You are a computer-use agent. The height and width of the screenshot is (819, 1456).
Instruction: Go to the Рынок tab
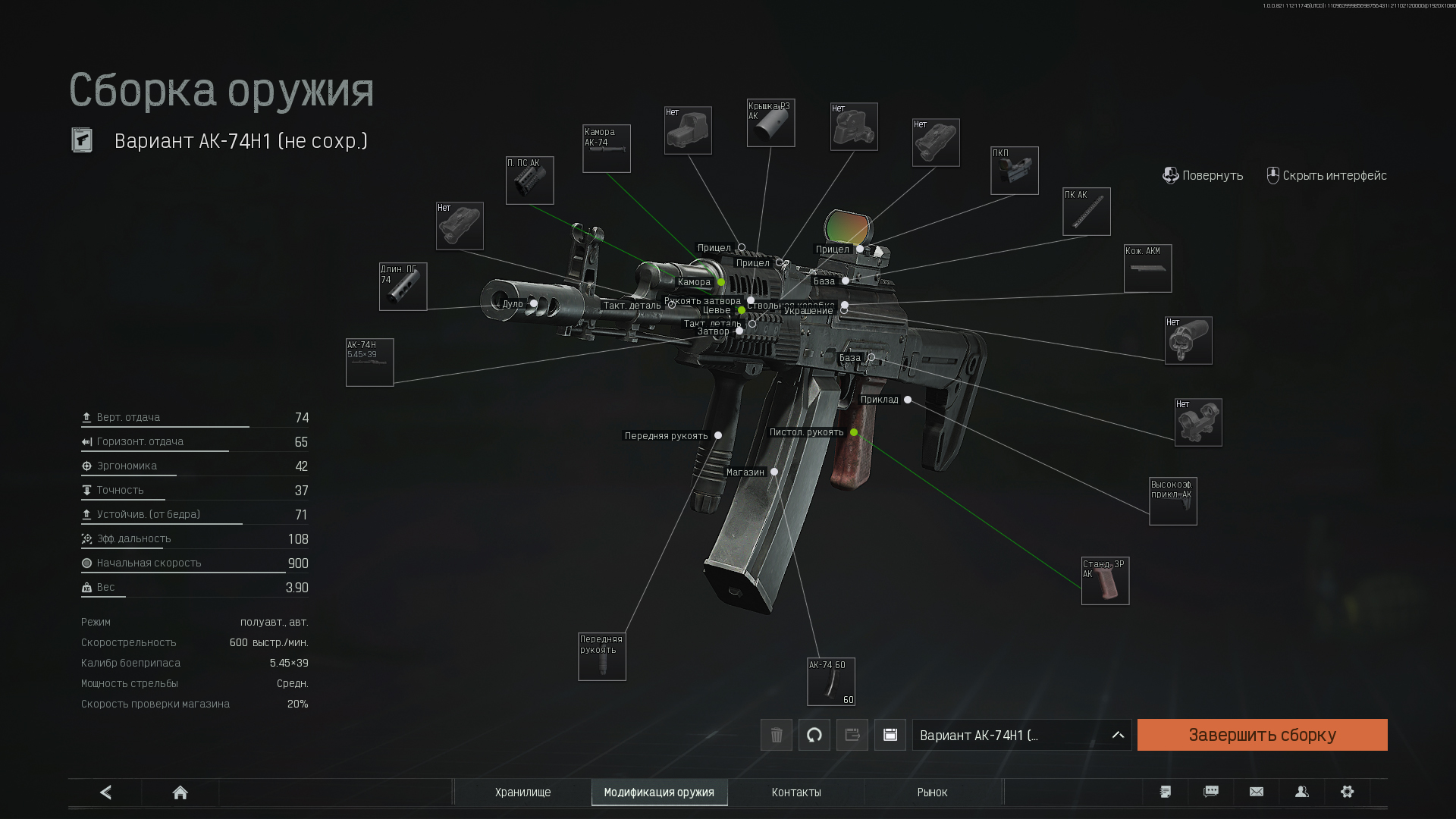click(932, 792)
